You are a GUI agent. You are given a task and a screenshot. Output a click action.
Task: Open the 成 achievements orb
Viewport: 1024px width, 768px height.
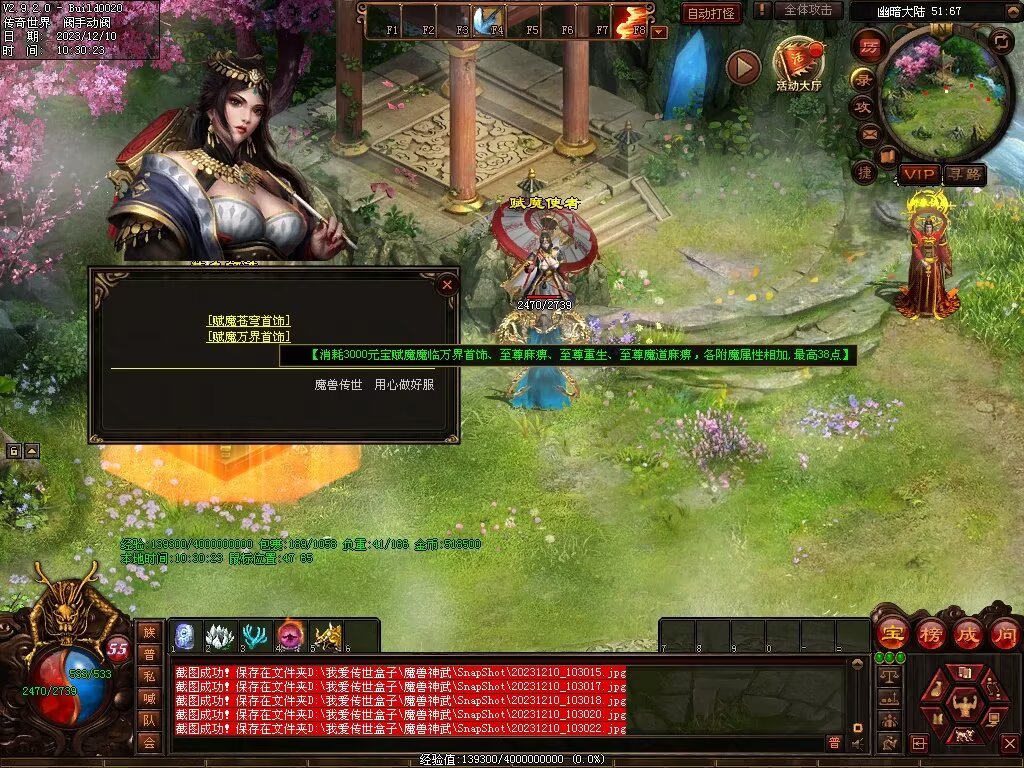(x=967, y=634)
